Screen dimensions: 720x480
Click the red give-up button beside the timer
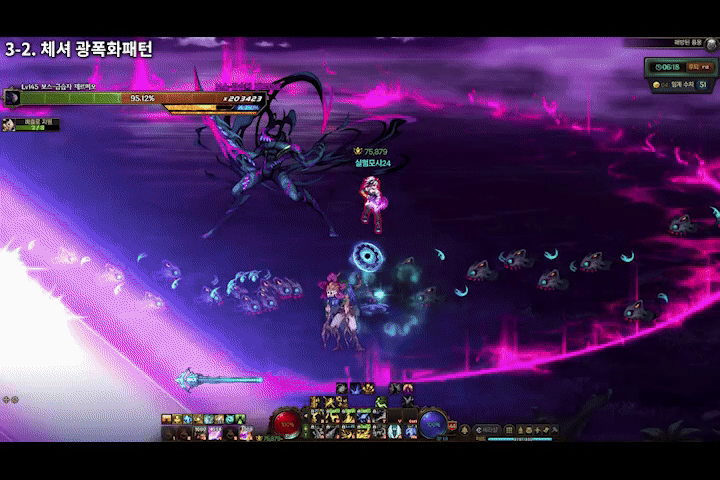pyautogui.click(x=702, y=68)
